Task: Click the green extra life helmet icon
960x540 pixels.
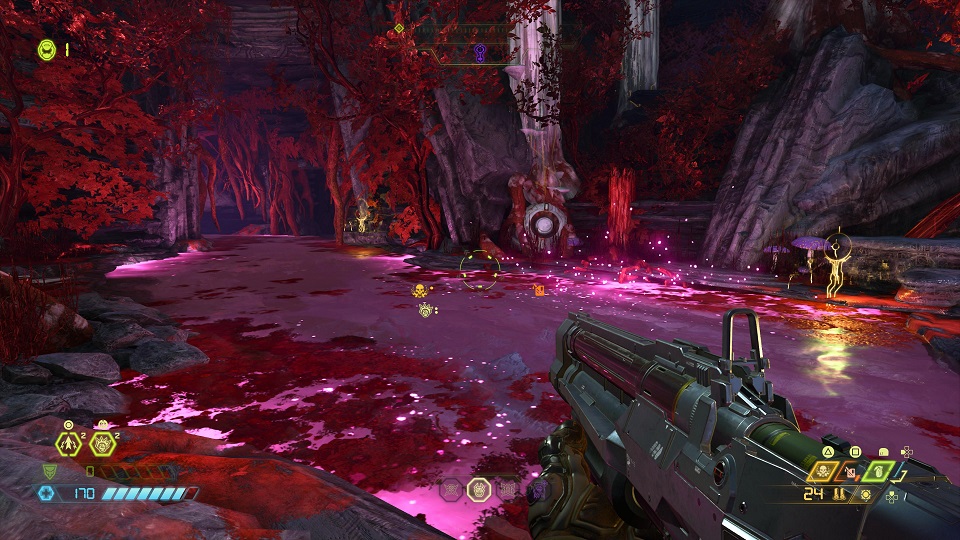Action: (46, 48)
